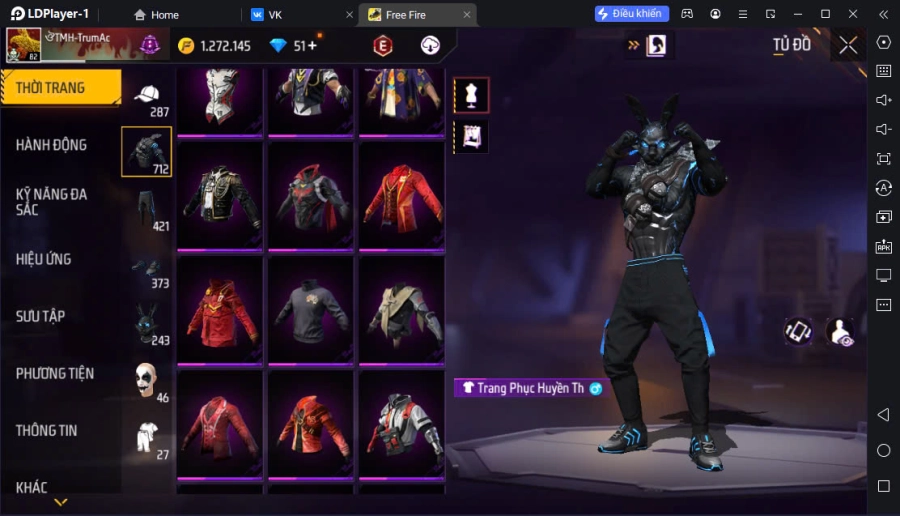Open the PHƯƠNG TIỆN category
900x516 pixels.
(55, 373)
